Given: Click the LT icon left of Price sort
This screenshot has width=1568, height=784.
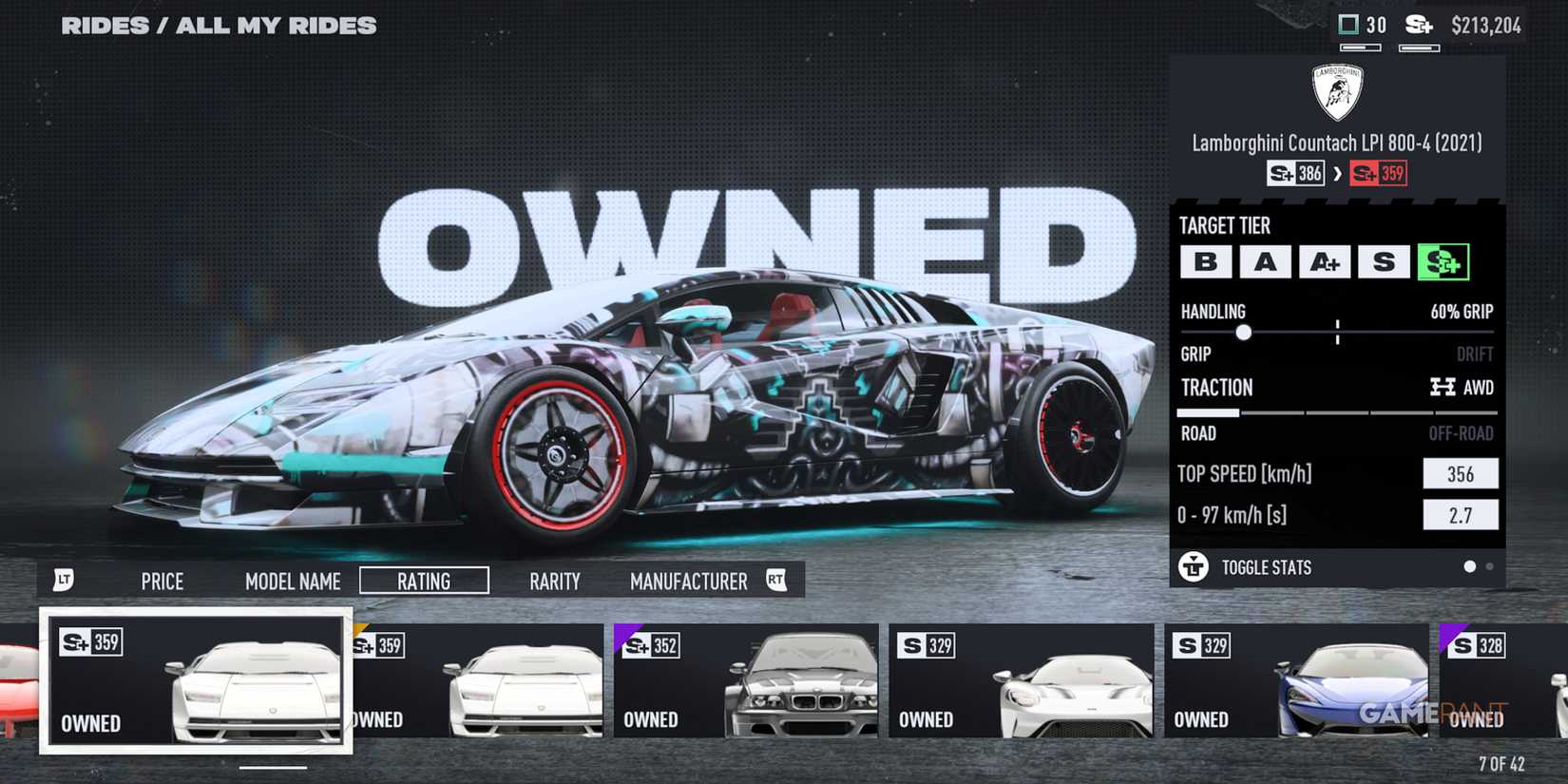Looking at the screenshot, I should [65, 580].
